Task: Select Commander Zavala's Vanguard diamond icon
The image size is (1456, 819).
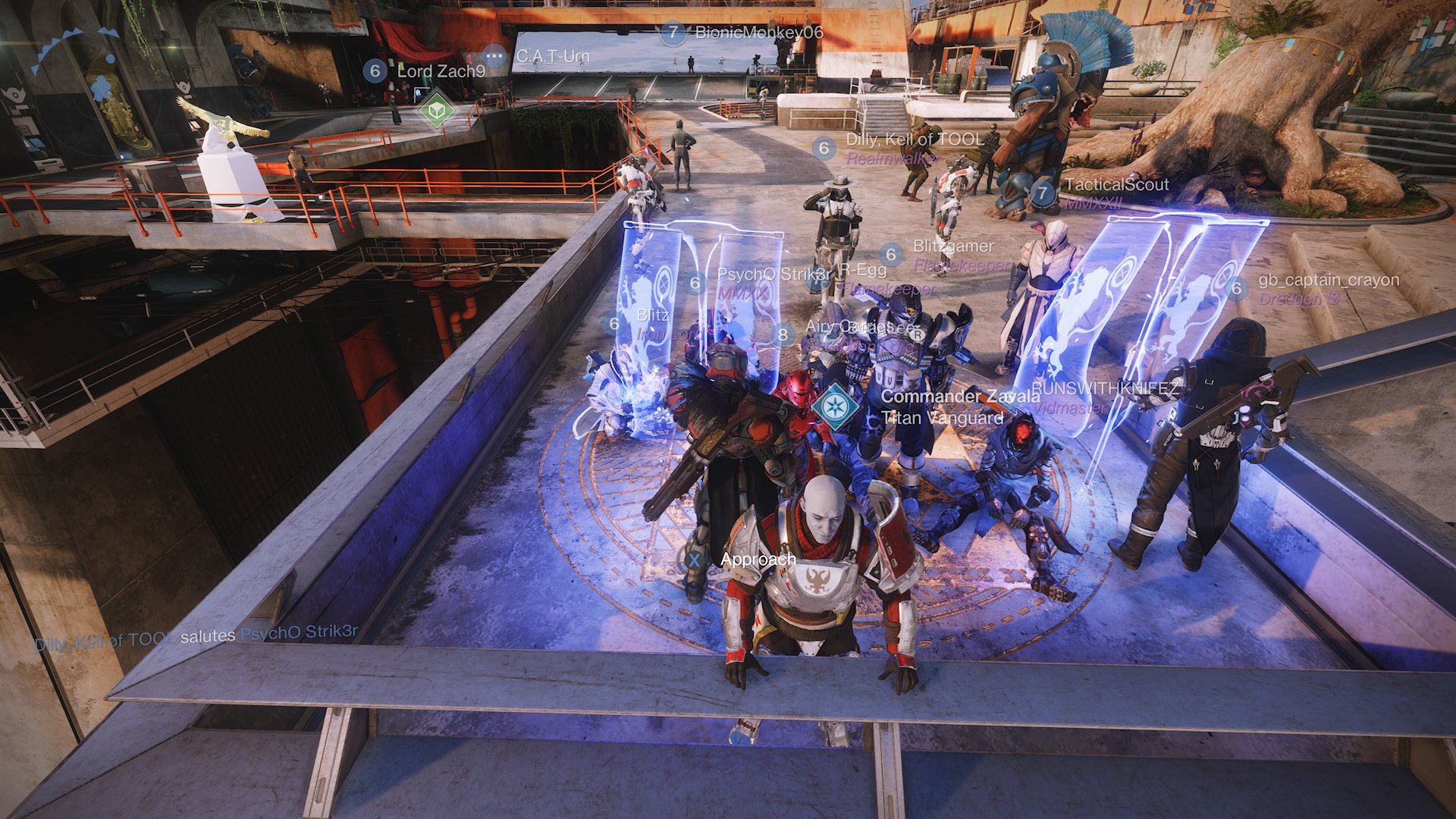Action: tap(835, 407)
